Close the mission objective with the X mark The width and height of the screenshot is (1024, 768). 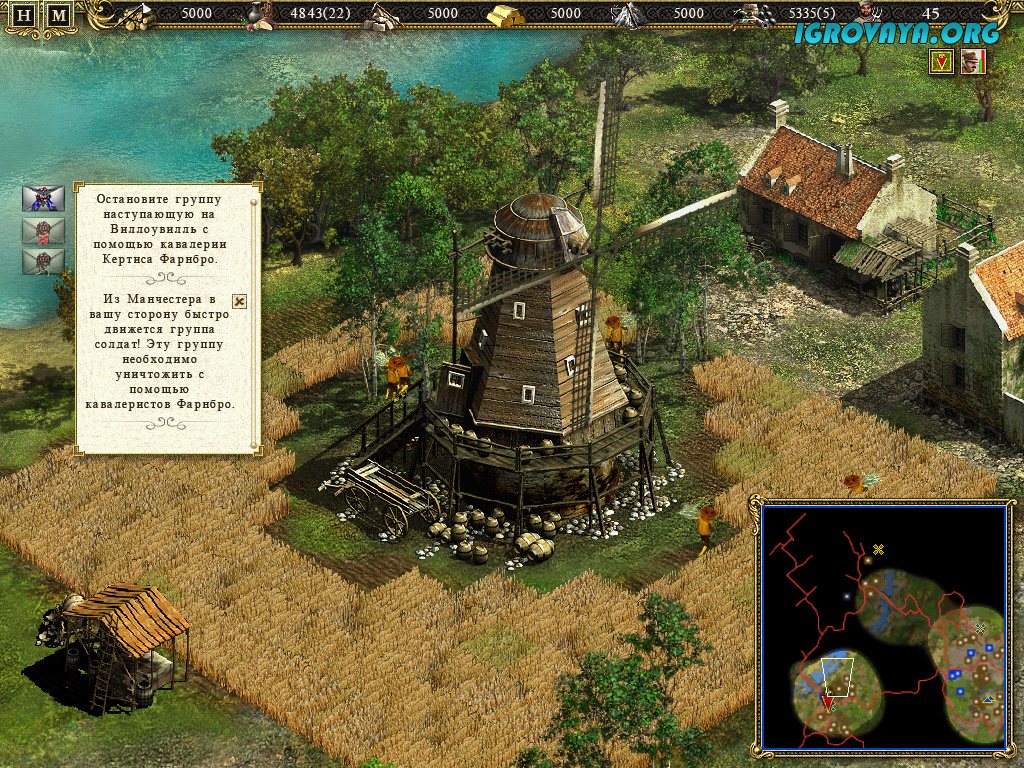coord(240,300)
